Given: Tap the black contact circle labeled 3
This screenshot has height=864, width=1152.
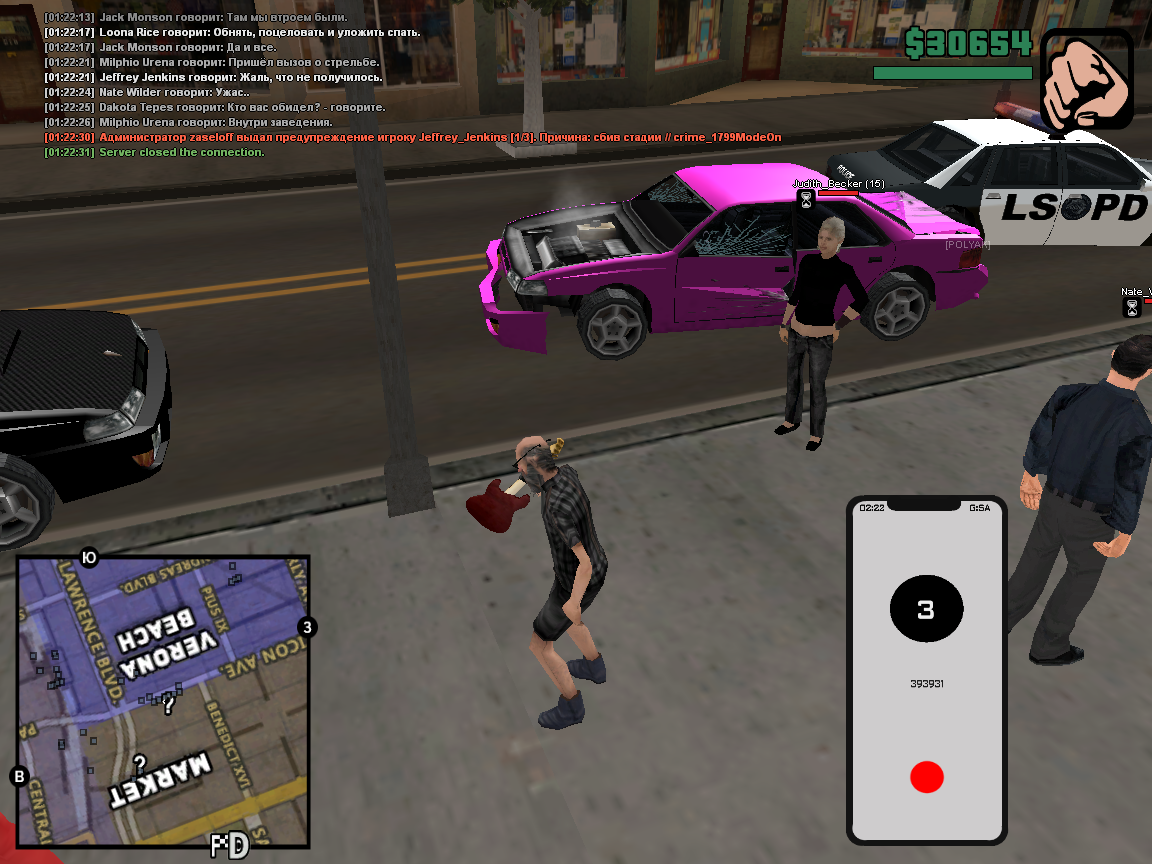Looking at the screenshot, I should (x=926, y=609).
